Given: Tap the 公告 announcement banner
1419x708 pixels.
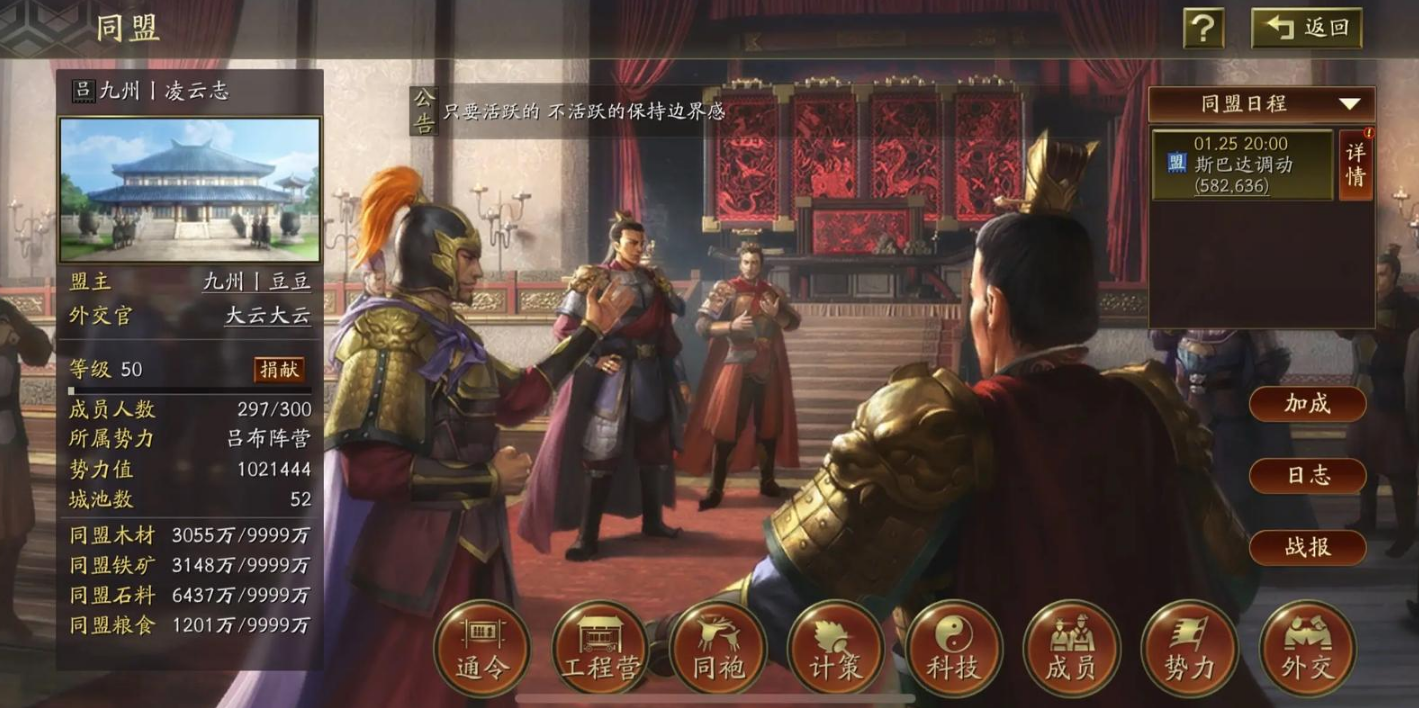Looking at the screenshot, I should pyautogui.click(x=570, y=111).
